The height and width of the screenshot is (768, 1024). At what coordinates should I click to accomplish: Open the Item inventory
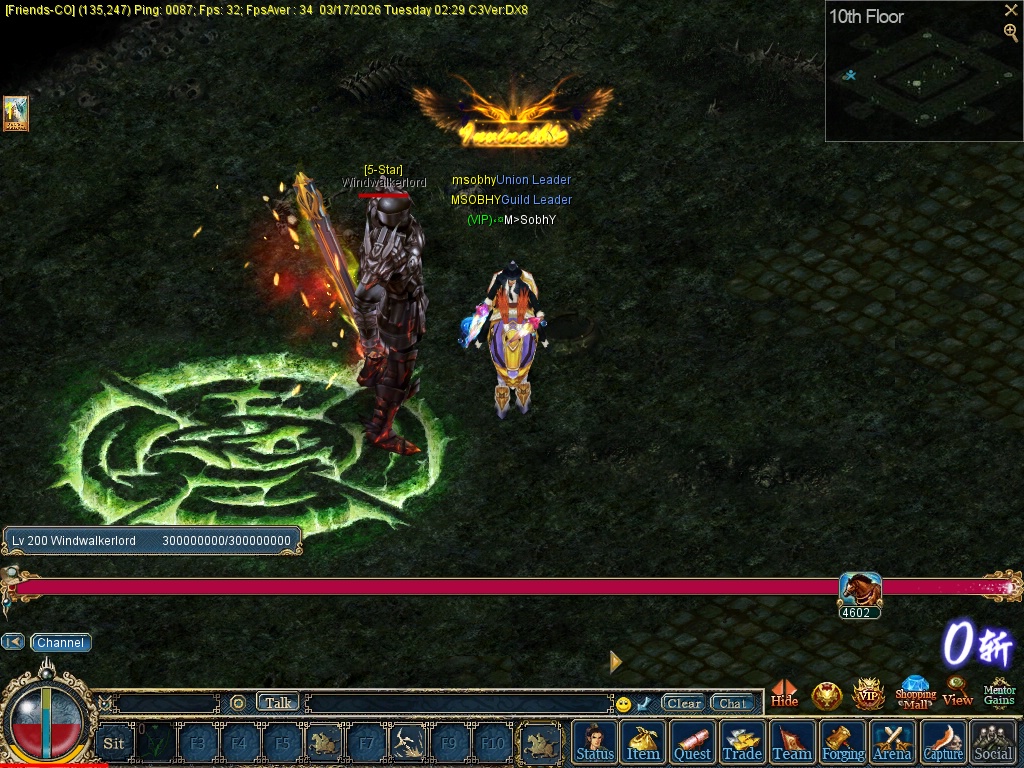[x=643, y=742]
